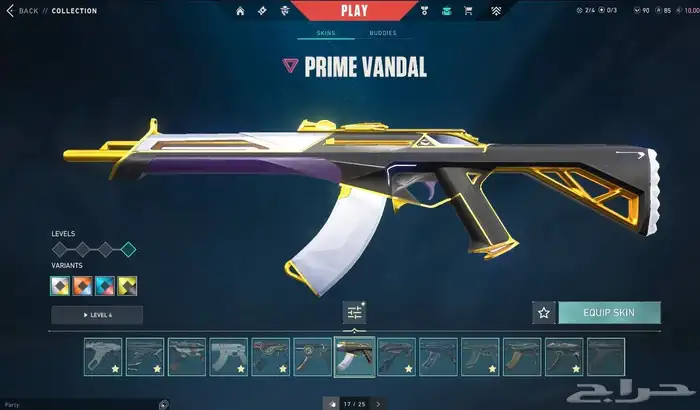Choose the blue skin variant swatch
The width and height of the screenshot is (700, 410).
105,286
